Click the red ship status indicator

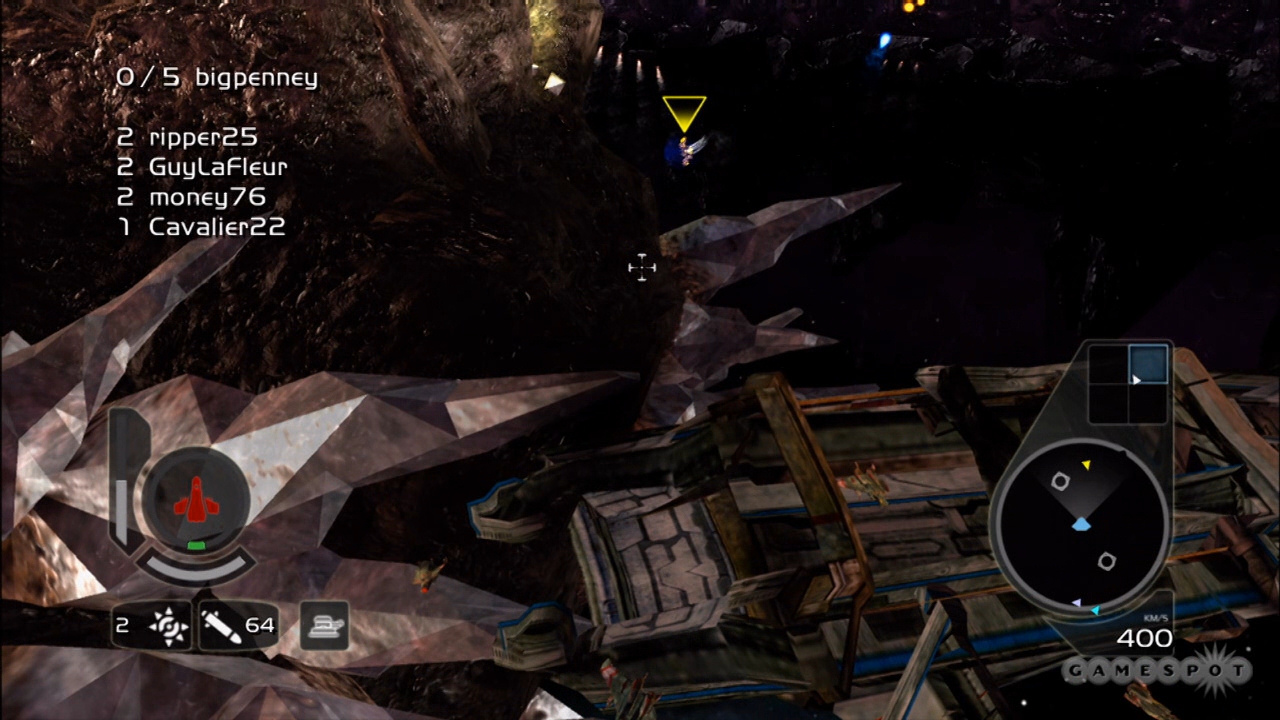(x=196, y=498)
